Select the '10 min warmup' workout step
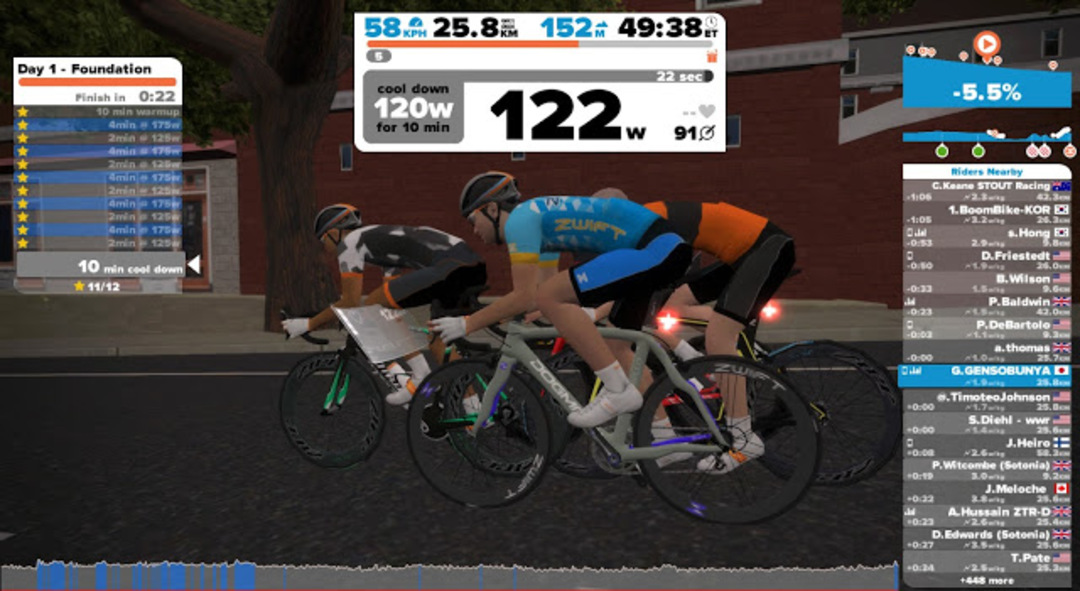 [98, 112]
